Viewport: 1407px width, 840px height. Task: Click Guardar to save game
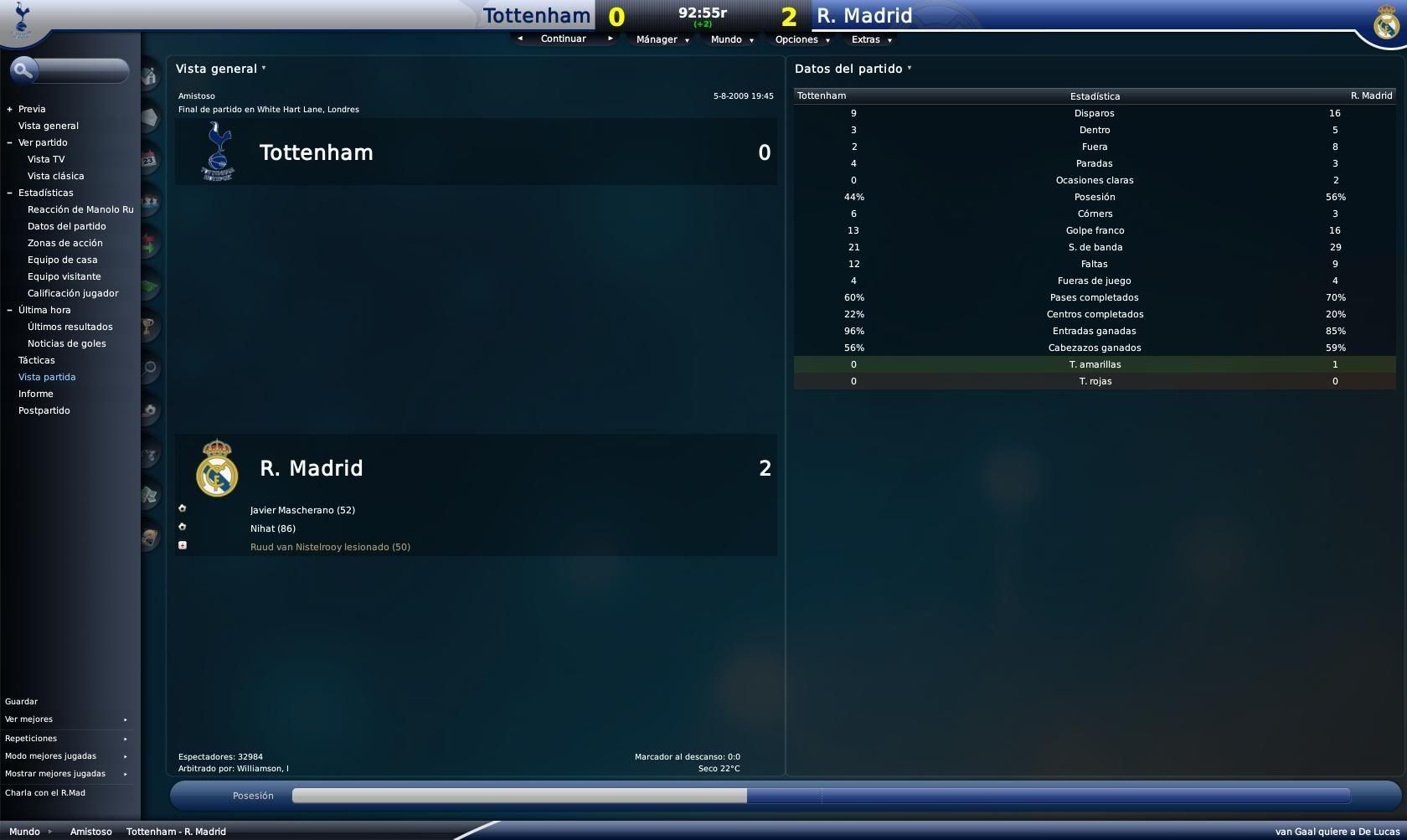[22, 702]
